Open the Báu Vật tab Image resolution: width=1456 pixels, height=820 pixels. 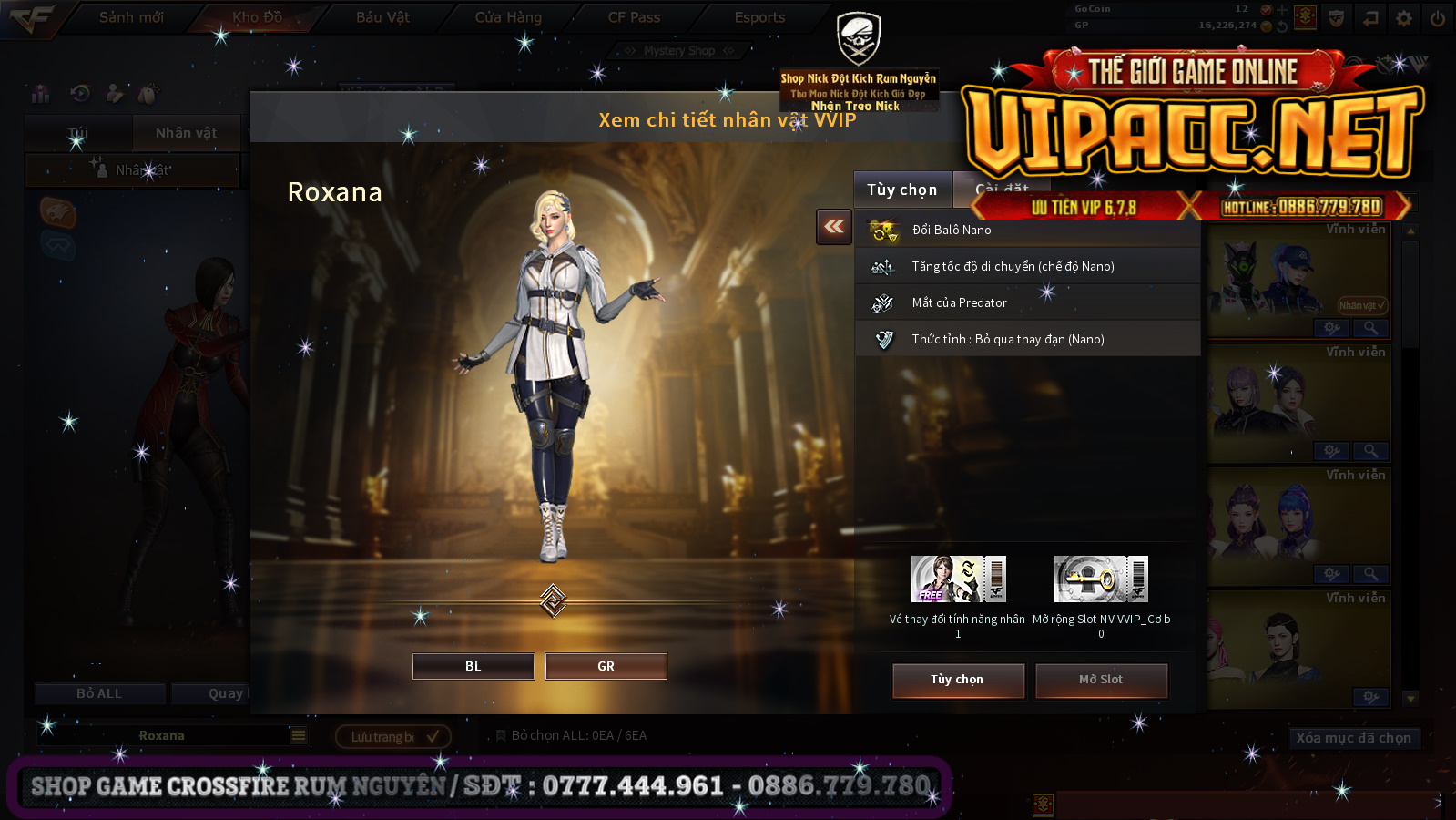point(382,17)
